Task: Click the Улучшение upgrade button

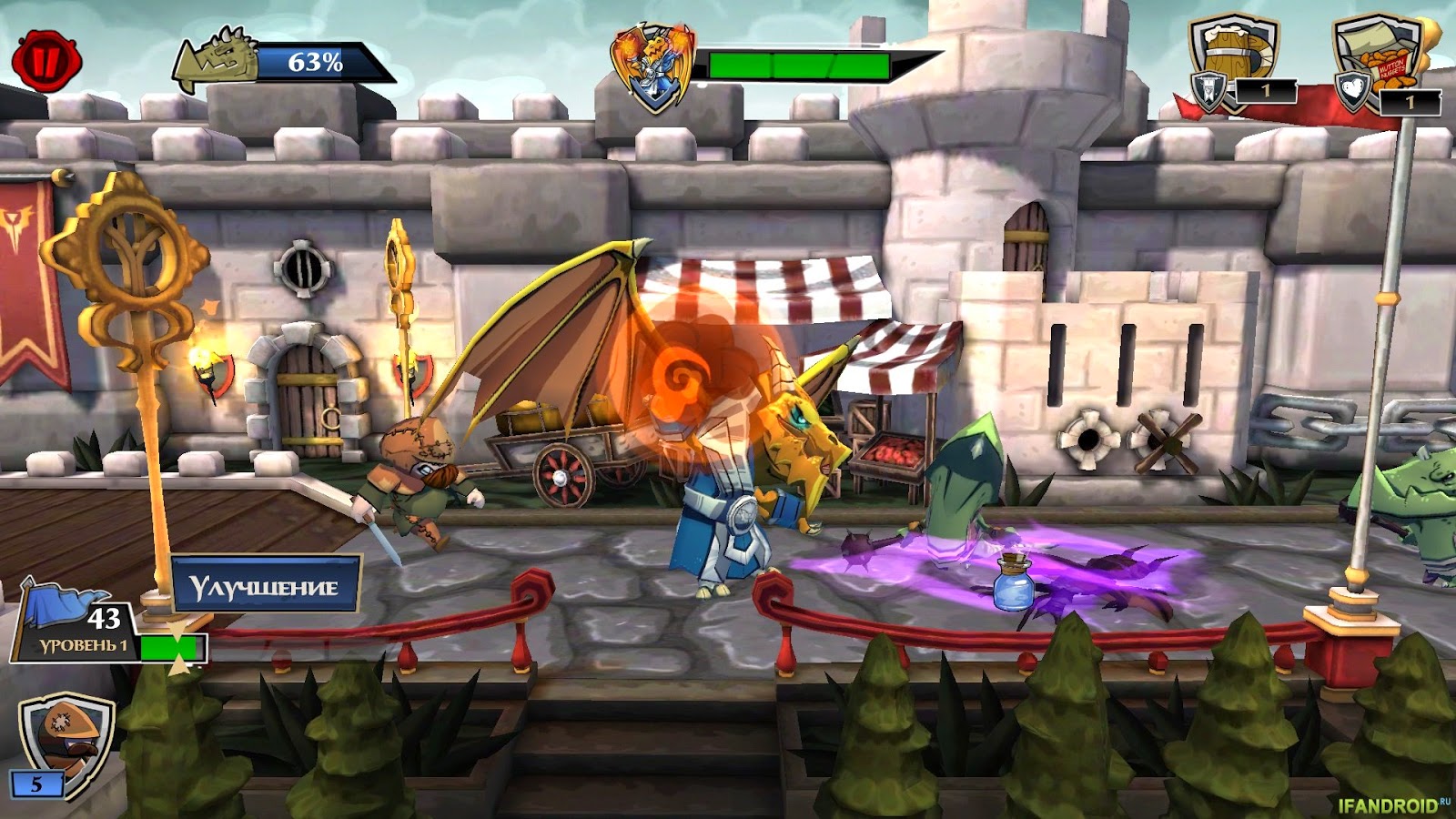Action: tap(265, 586)
